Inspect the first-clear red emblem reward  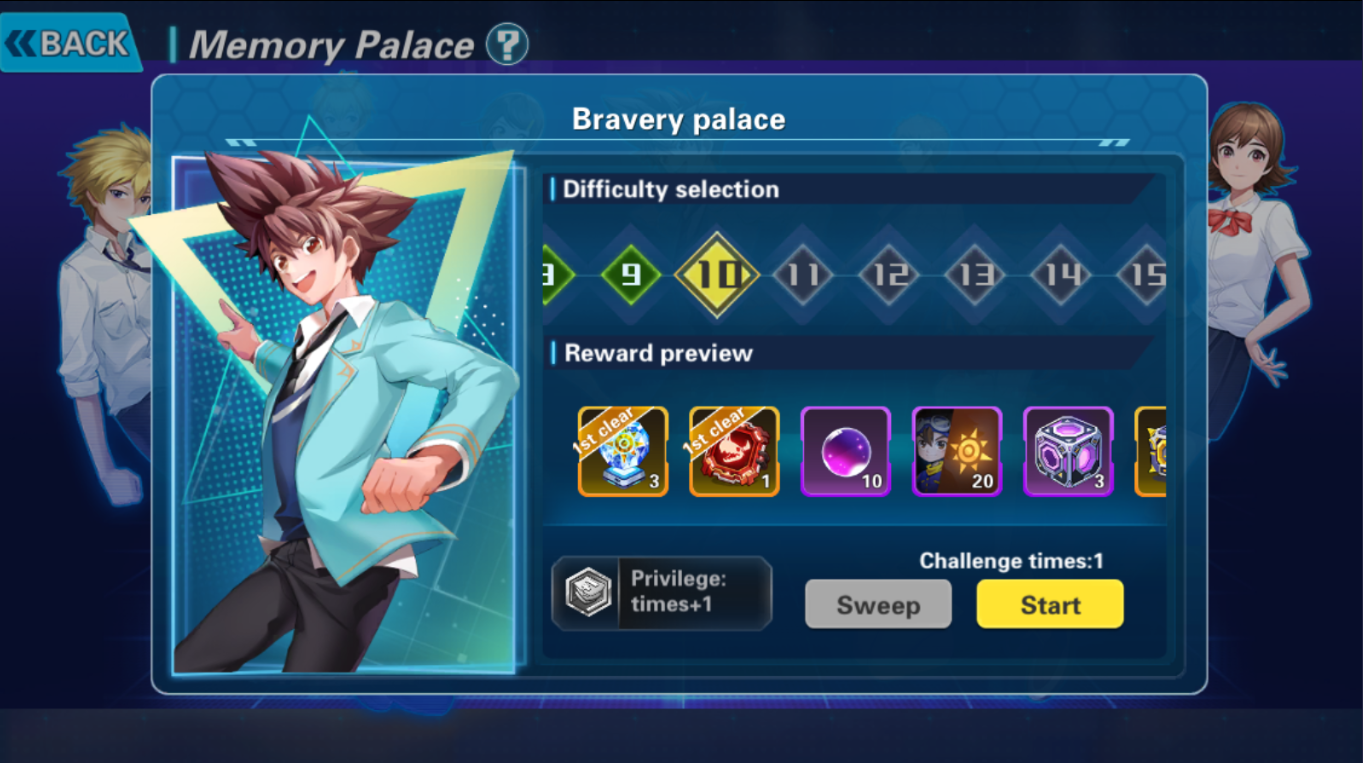734,451
